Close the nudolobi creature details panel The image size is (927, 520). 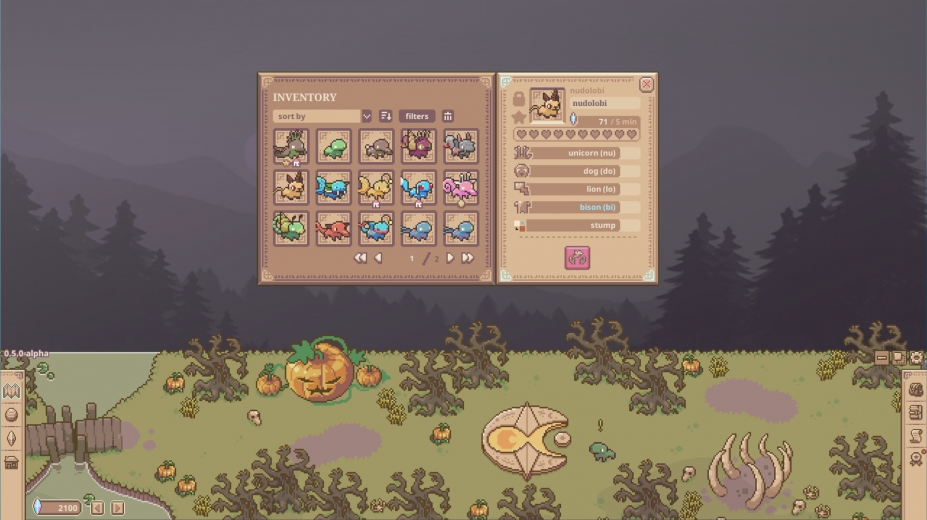click(x=646, y=85)
